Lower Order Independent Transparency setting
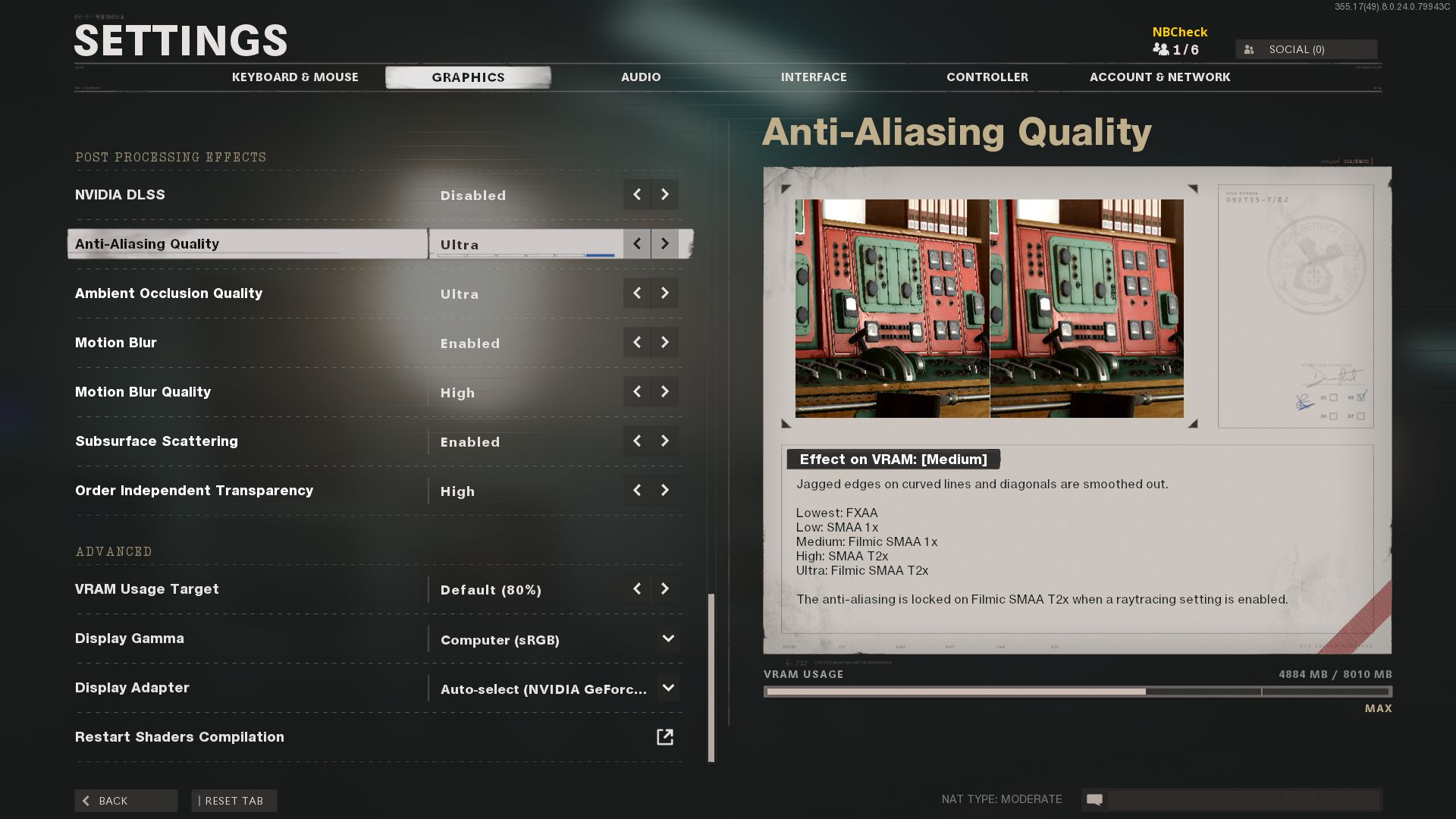 [x=637, y=491]
